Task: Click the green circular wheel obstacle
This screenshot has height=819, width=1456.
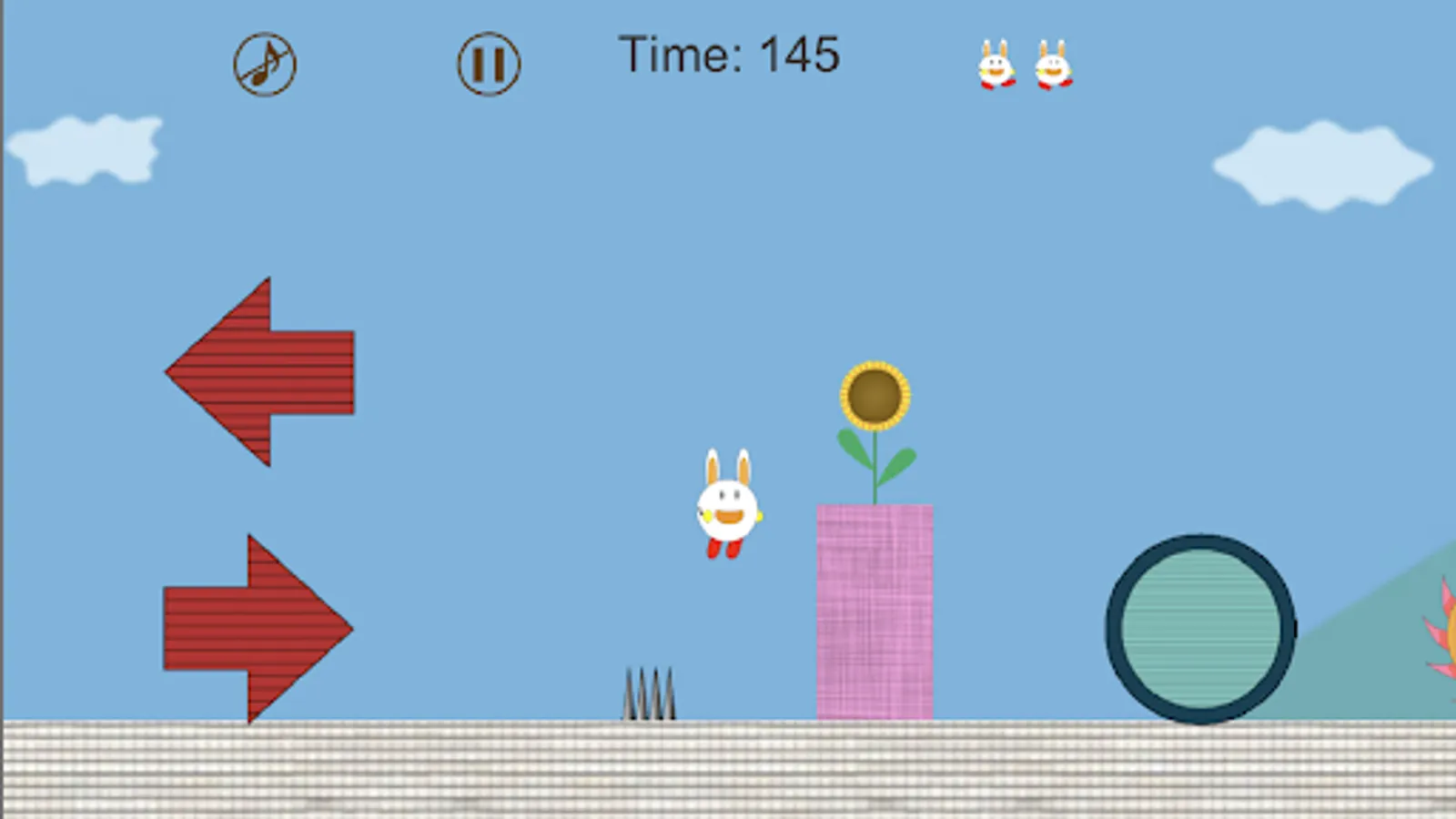Action: [x=1199, y=625]
